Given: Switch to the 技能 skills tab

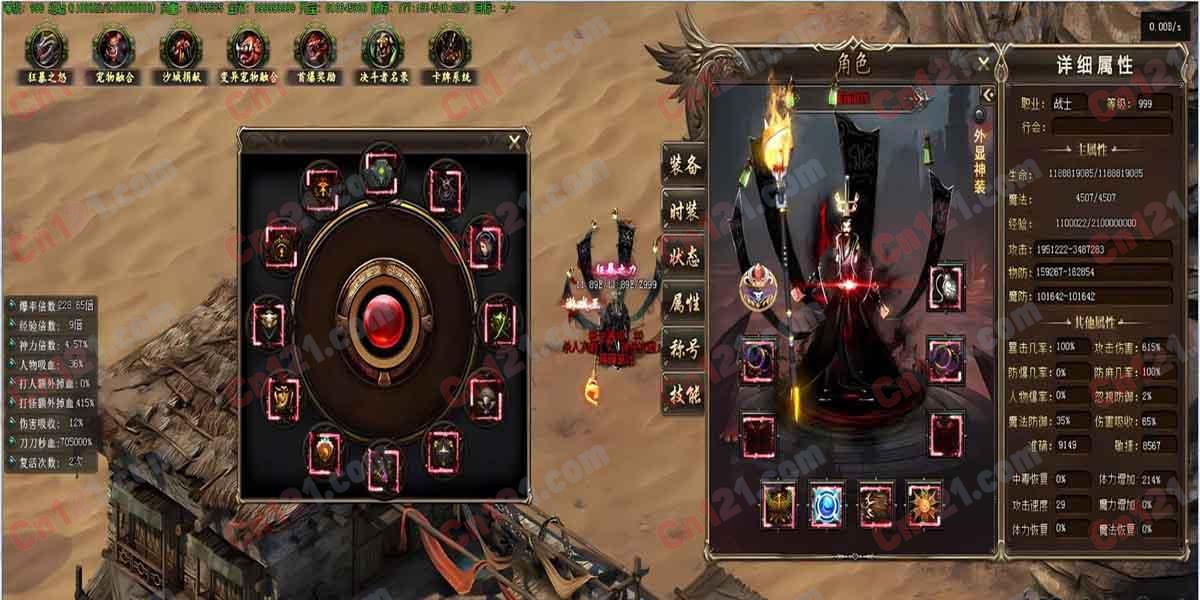Looking at the screenshot, I should pos(685,394).
